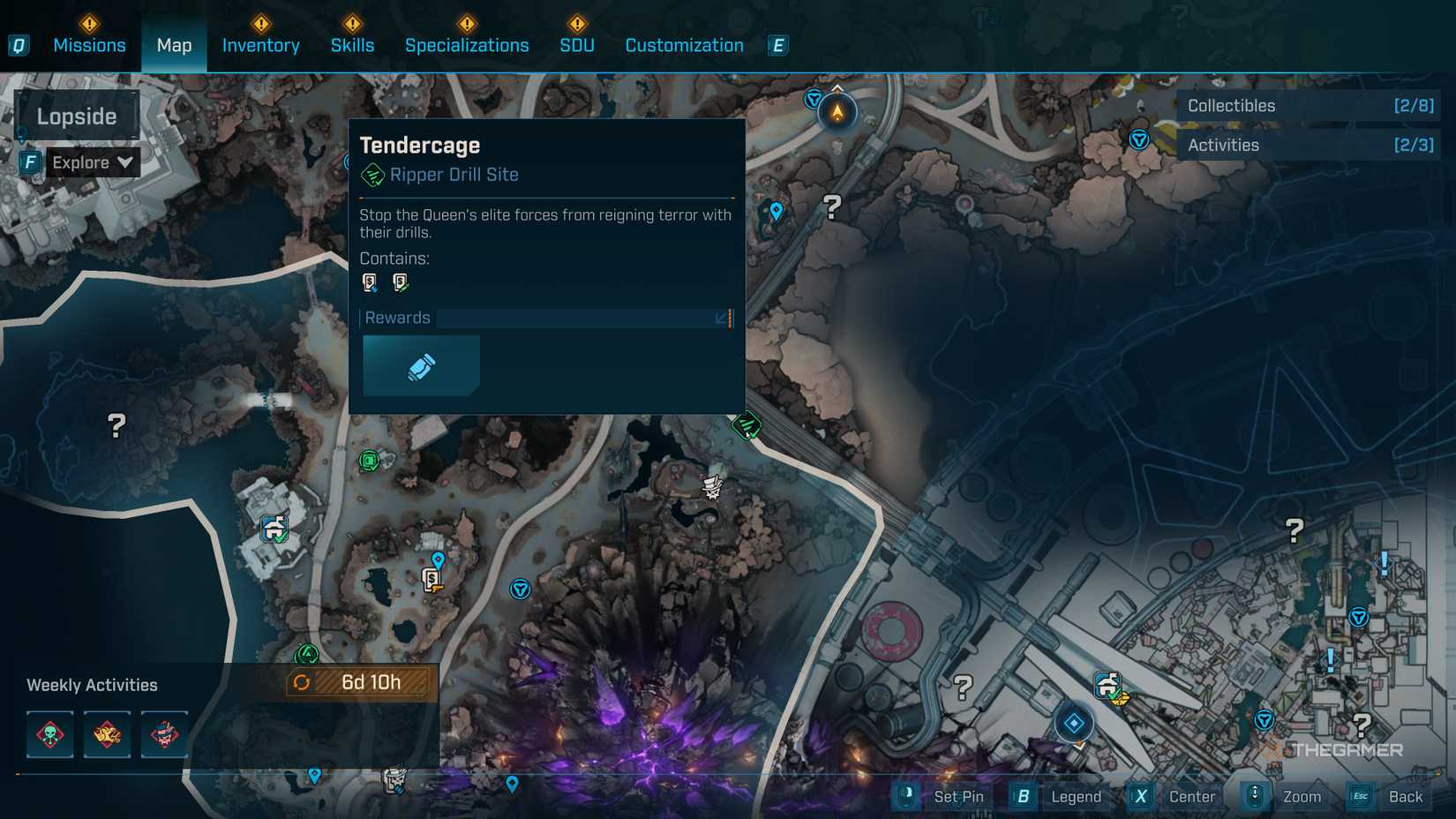The height and width of the screenshot is (819, 1456).
Task: Select the fast travel icon near Tendercage
Action: point(521,590)
